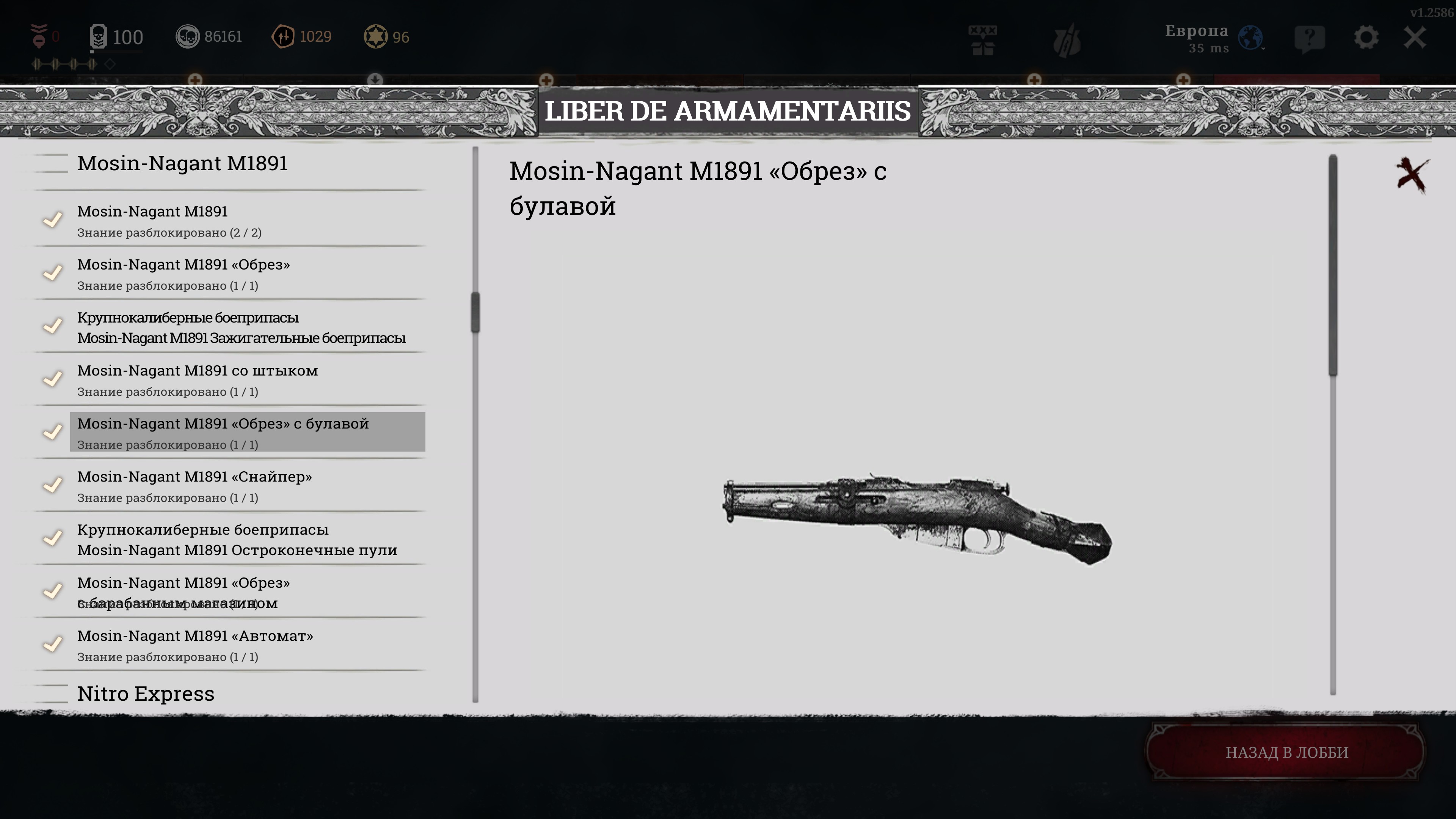Open the settings gear
Image resolution: width=1456 pixels, height=819 pixels.
coord(1365,38)
